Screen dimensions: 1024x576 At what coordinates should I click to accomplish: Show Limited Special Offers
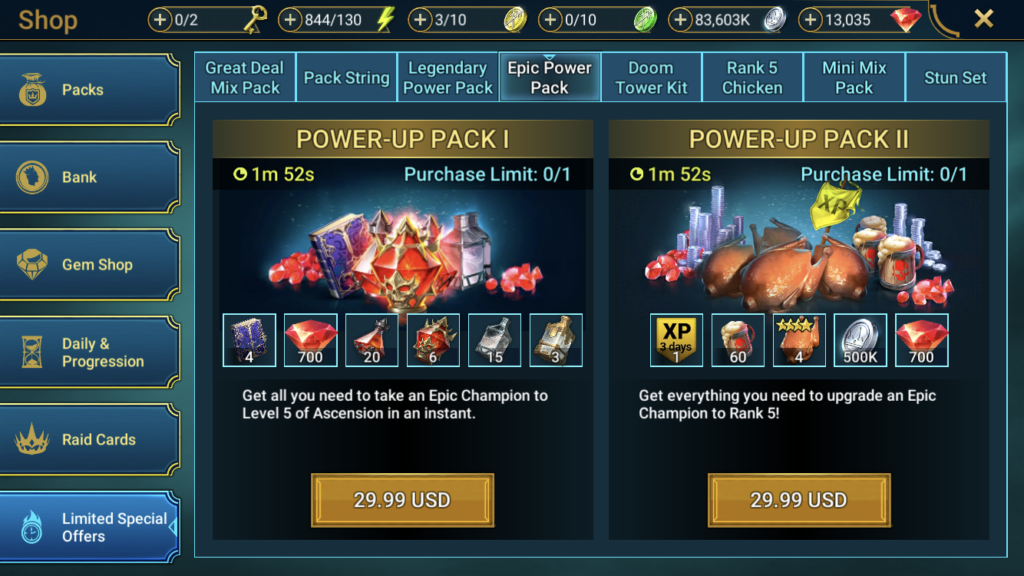click(88, 527)
